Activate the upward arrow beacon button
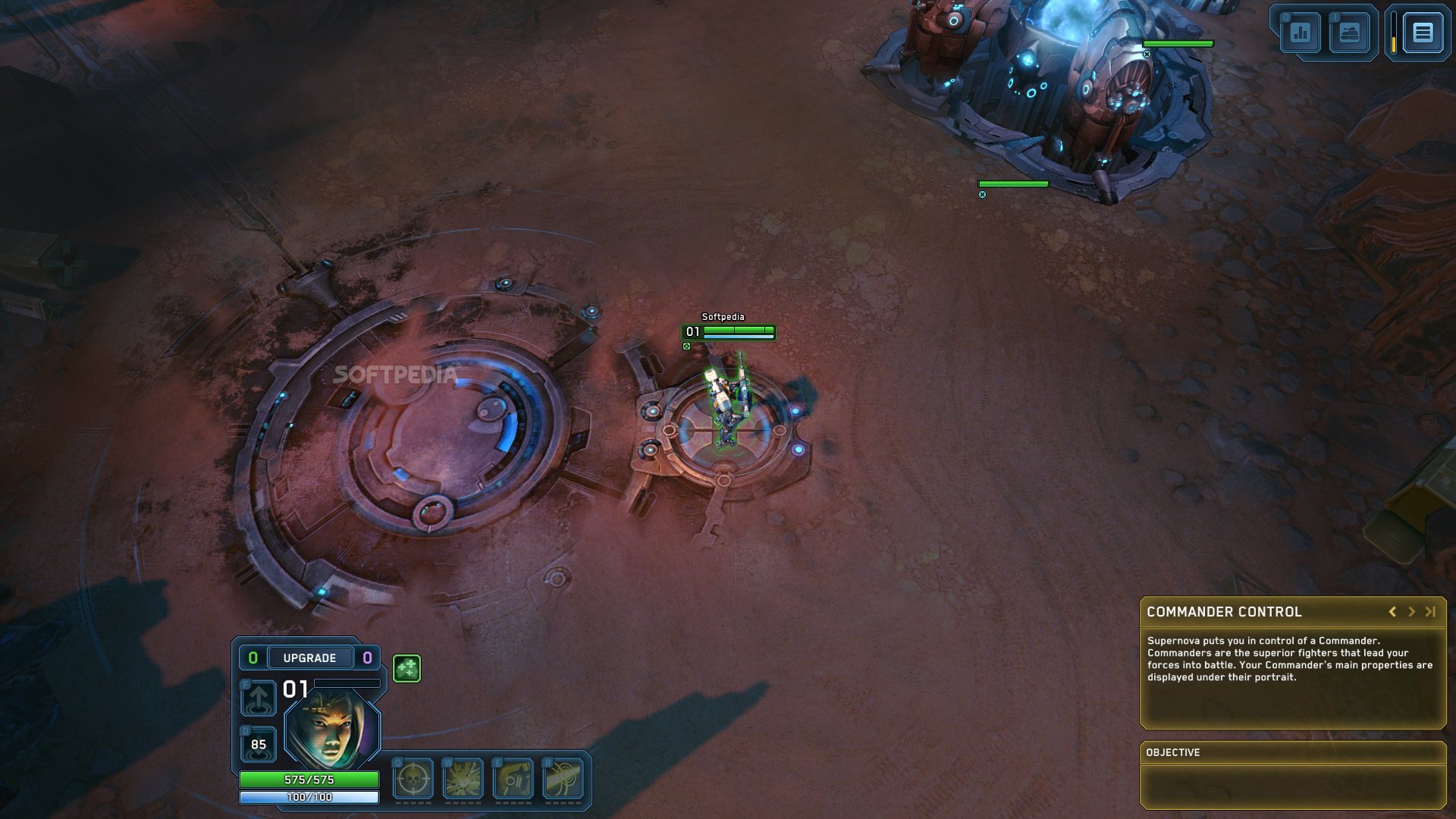Screen dimensions: 1456x819 click(x=258, y=698)
